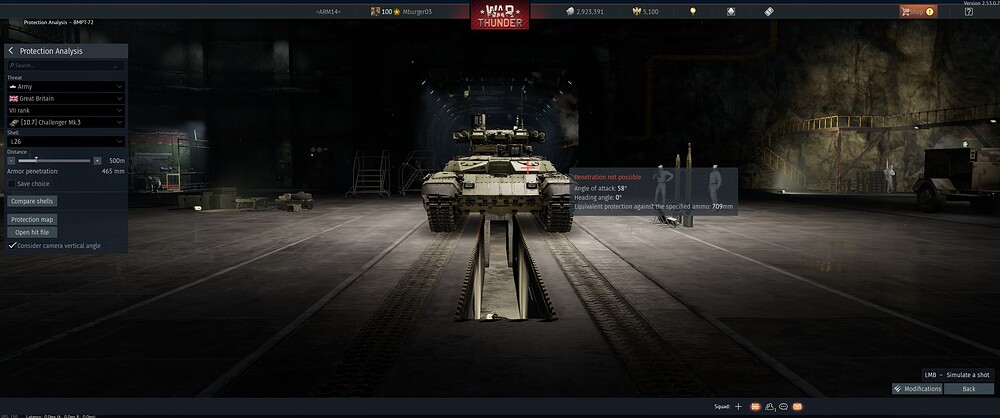Screen dimensions: 1000x418
Task: Choose a different vehicle than Challenger Mk.3
Action: pos(66,122)
